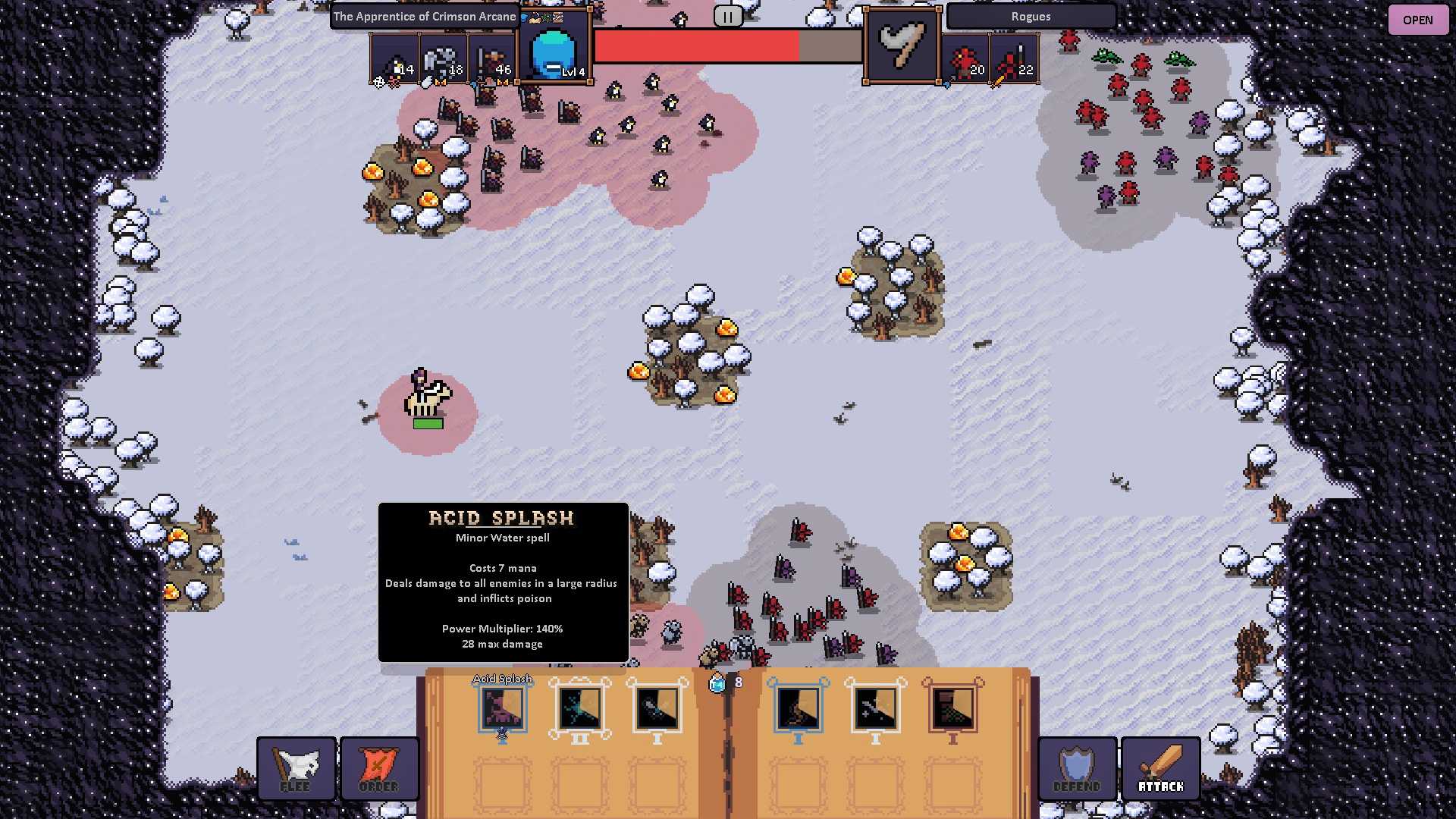Command troops to Attack
Image resolution: width=1456 pixels, height=819 pixels.
click(1160, 768)
